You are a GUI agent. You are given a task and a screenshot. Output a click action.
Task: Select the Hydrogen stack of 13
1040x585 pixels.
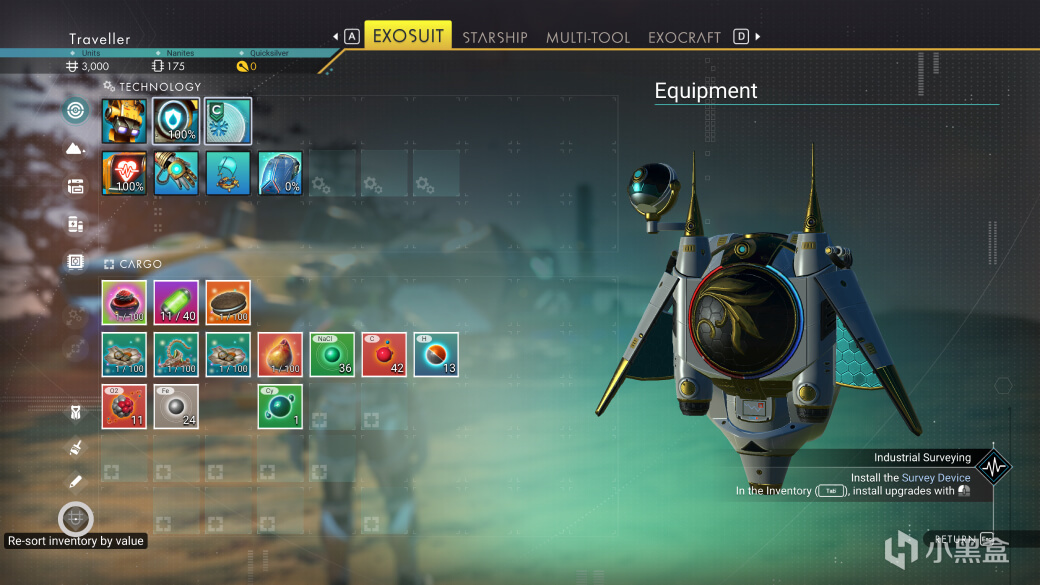point(436,355)
